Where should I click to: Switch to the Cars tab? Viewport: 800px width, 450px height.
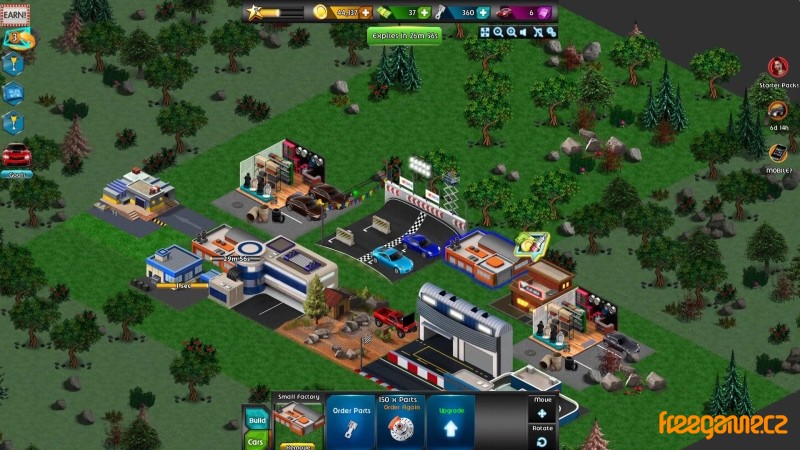(x=256, y=441)
